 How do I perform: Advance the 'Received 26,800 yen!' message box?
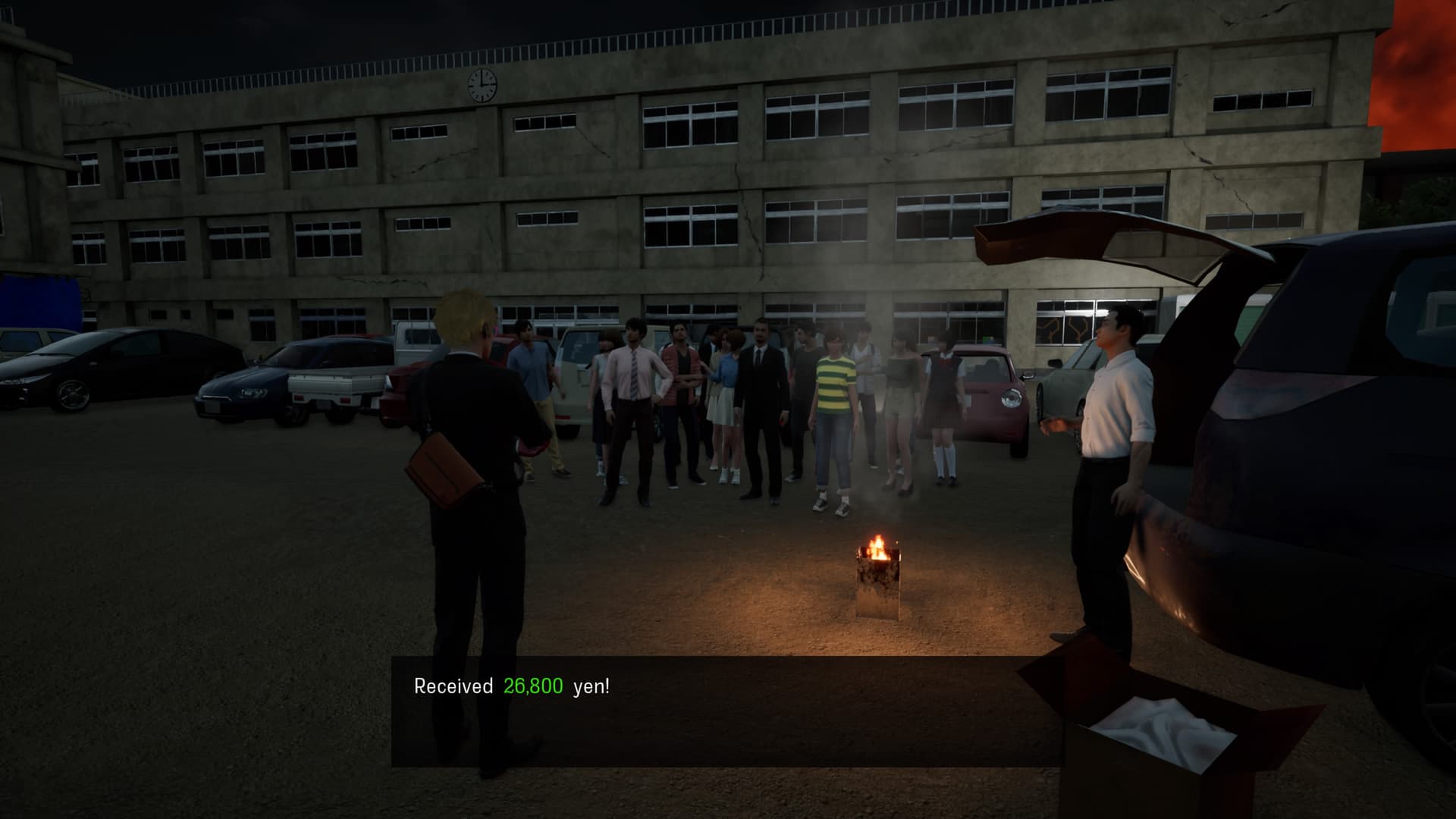(726, 711)
